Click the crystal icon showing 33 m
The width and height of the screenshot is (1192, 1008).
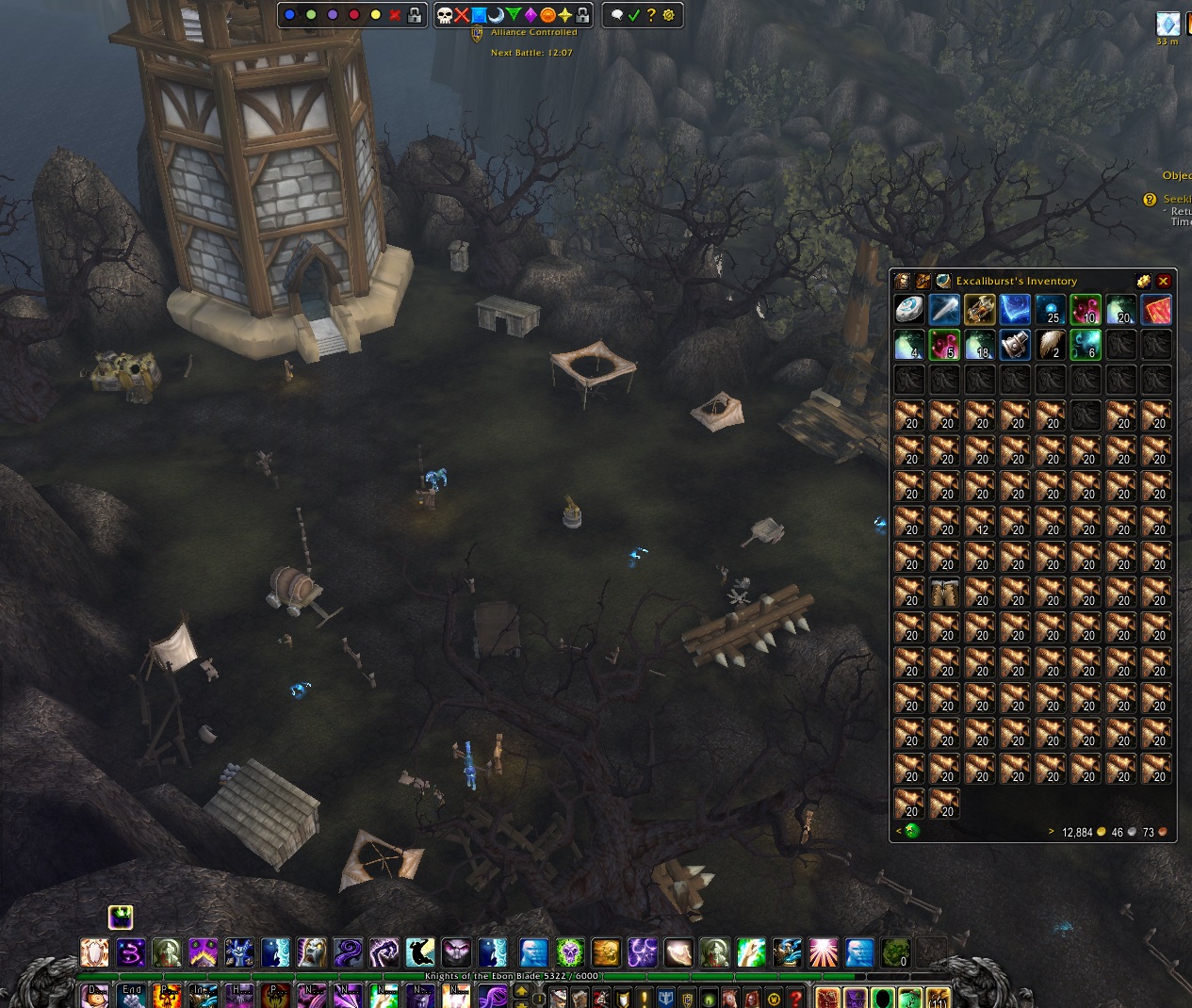click(1168, 24)
